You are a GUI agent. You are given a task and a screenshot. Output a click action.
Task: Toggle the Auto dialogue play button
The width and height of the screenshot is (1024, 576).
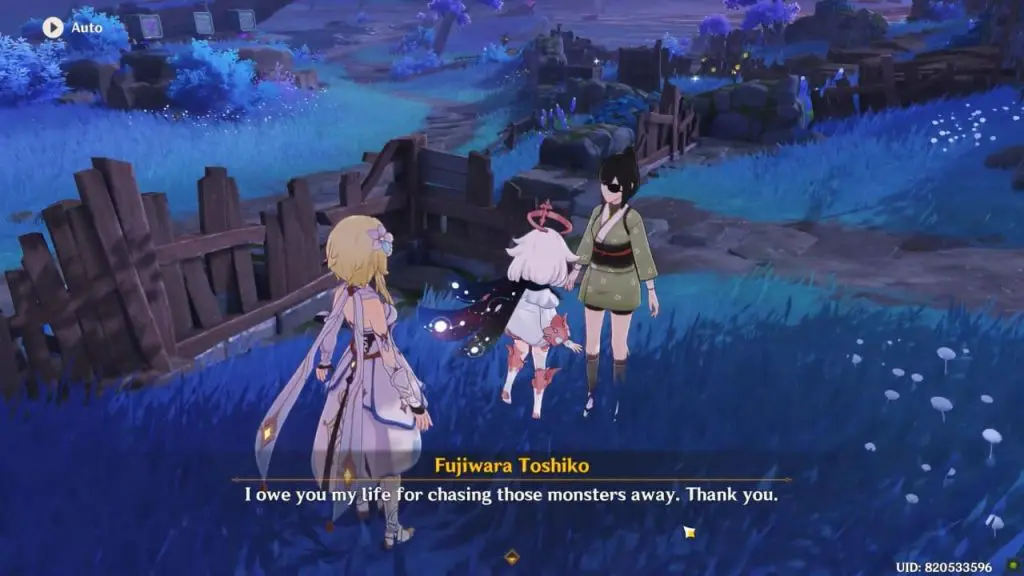[x=53, y=27]
